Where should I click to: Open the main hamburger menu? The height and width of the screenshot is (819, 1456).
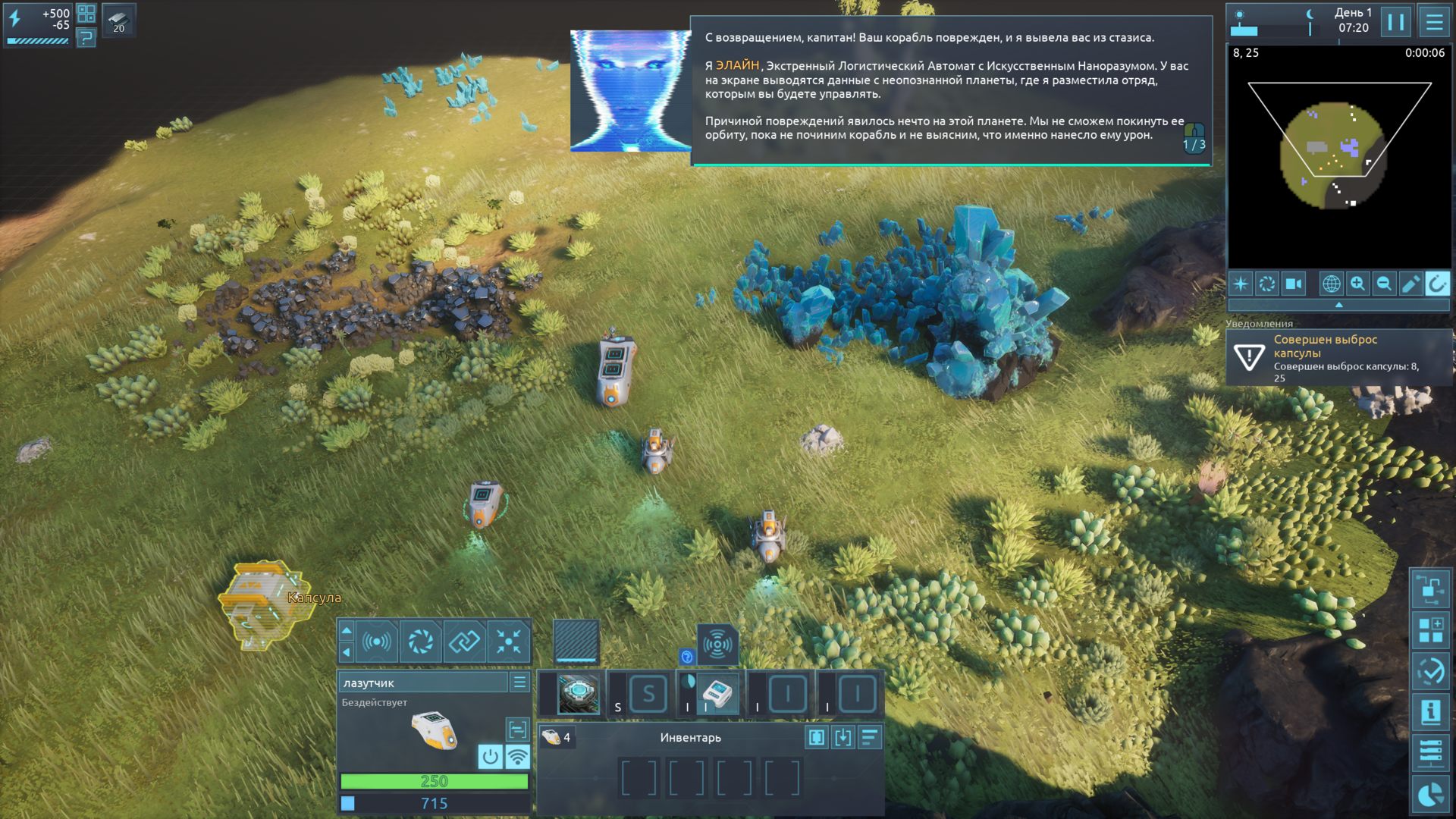point(1434,22)
